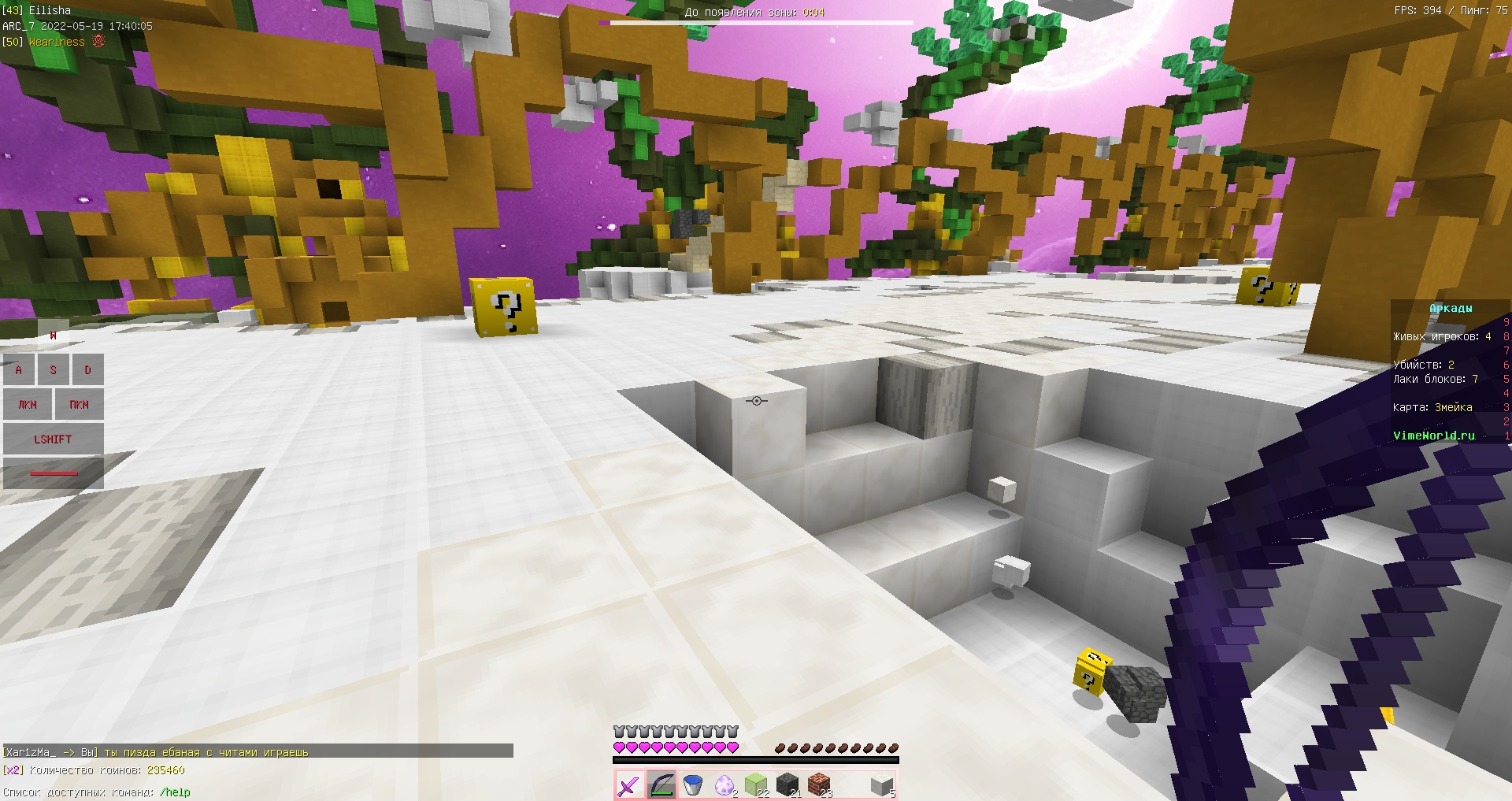
Task: Click the Xar1zMa_ chat message
Action: pyautogui.click(x=157, y=751)
